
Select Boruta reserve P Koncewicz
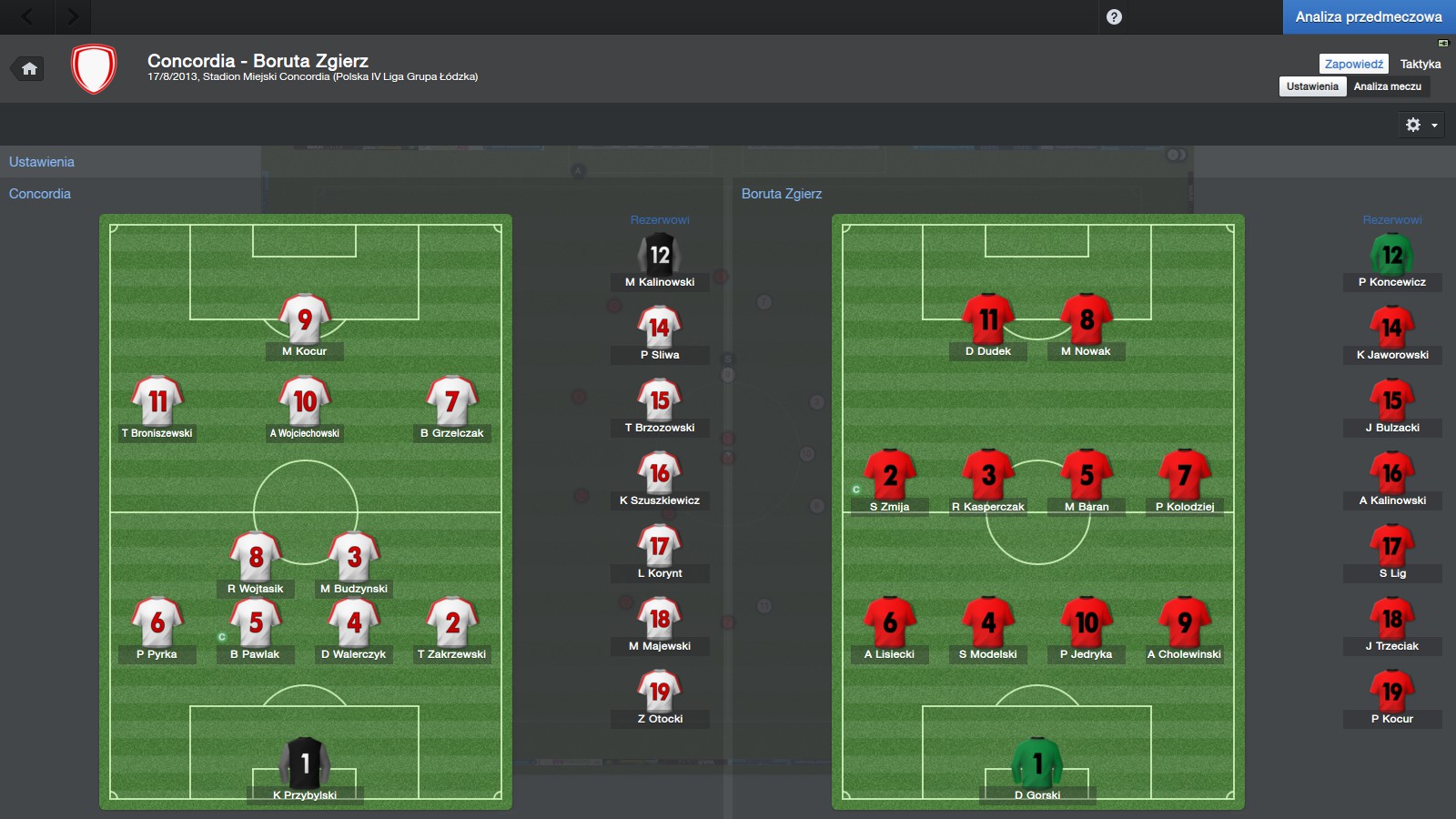coord(1392,257)
